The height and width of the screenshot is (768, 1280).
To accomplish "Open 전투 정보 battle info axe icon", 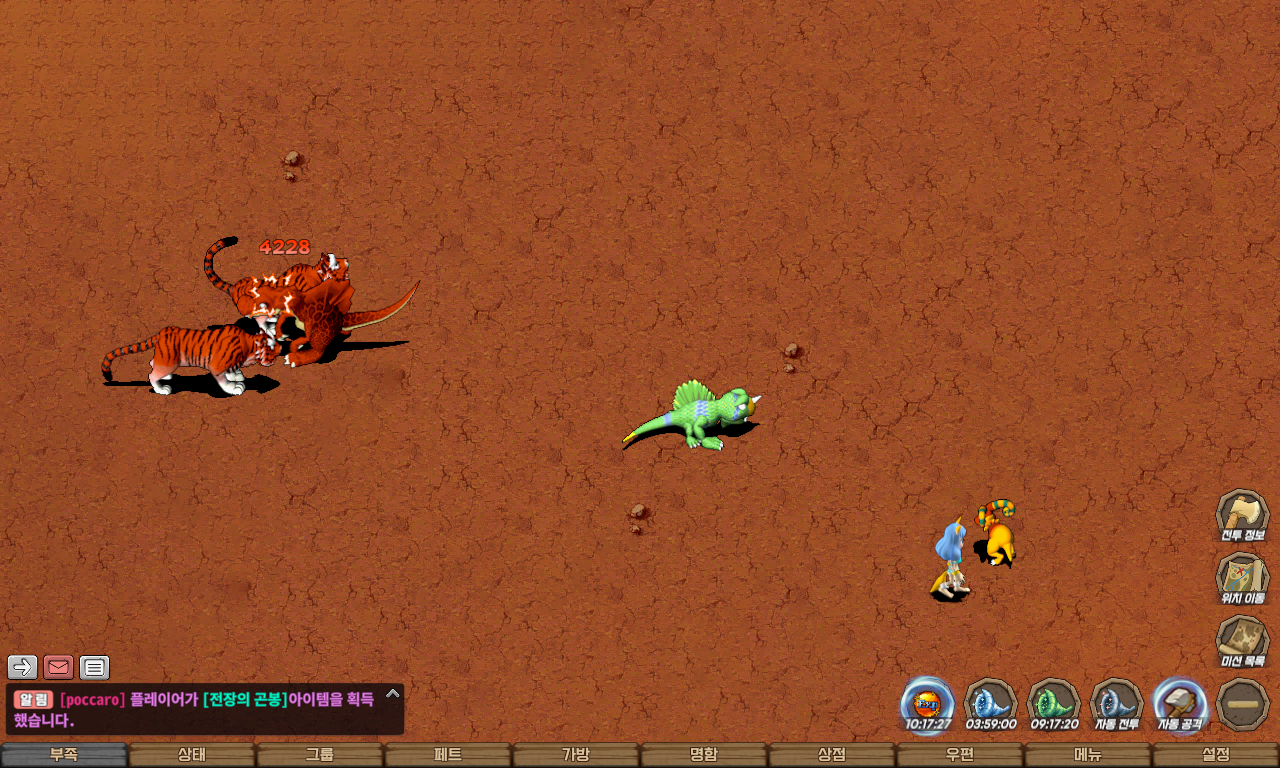I will coord(1242,514).
